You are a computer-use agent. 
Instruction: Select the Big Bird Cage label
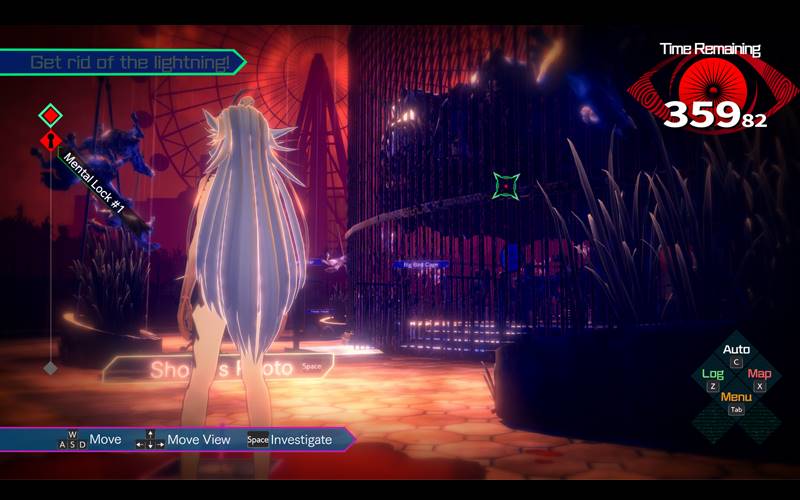(421, 265)
